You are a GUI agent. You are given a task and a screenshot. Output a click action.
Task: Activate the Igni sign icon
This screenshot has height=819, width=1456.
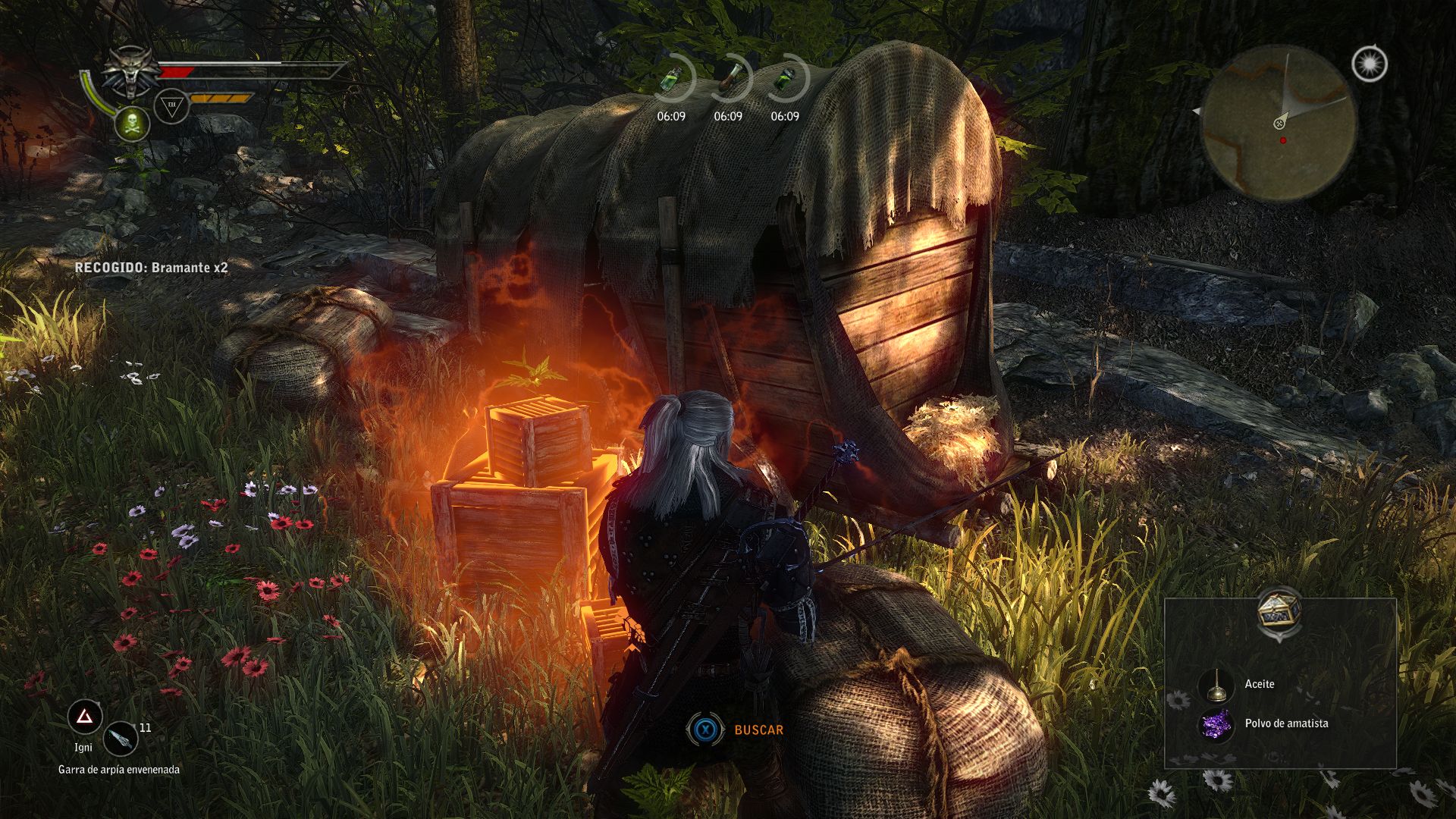click(85, 717)
